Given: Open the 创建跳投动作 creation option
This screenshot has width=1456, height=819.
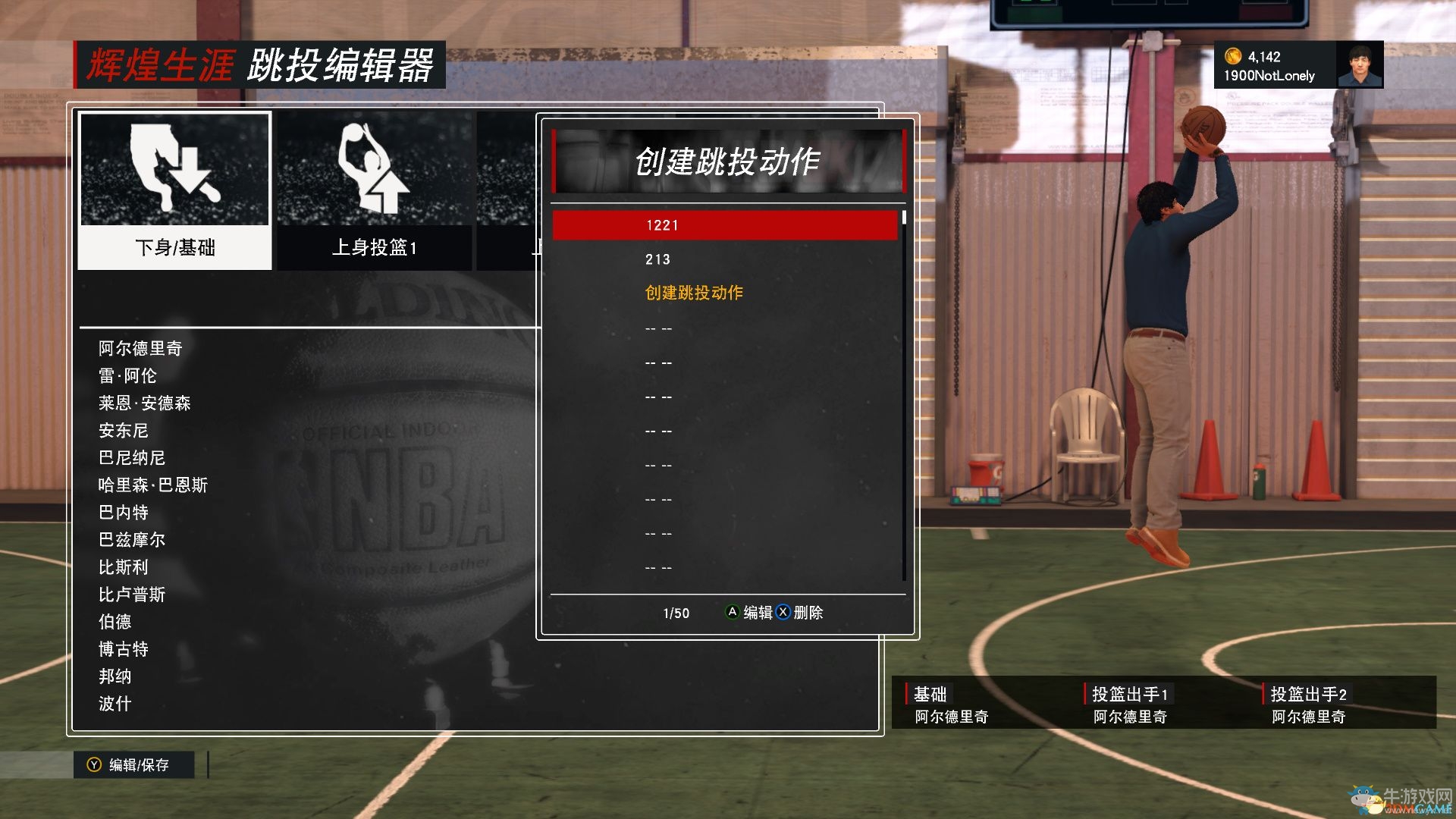Looking at the screenshot, I should pyautogui.click(x=695, y=293).
